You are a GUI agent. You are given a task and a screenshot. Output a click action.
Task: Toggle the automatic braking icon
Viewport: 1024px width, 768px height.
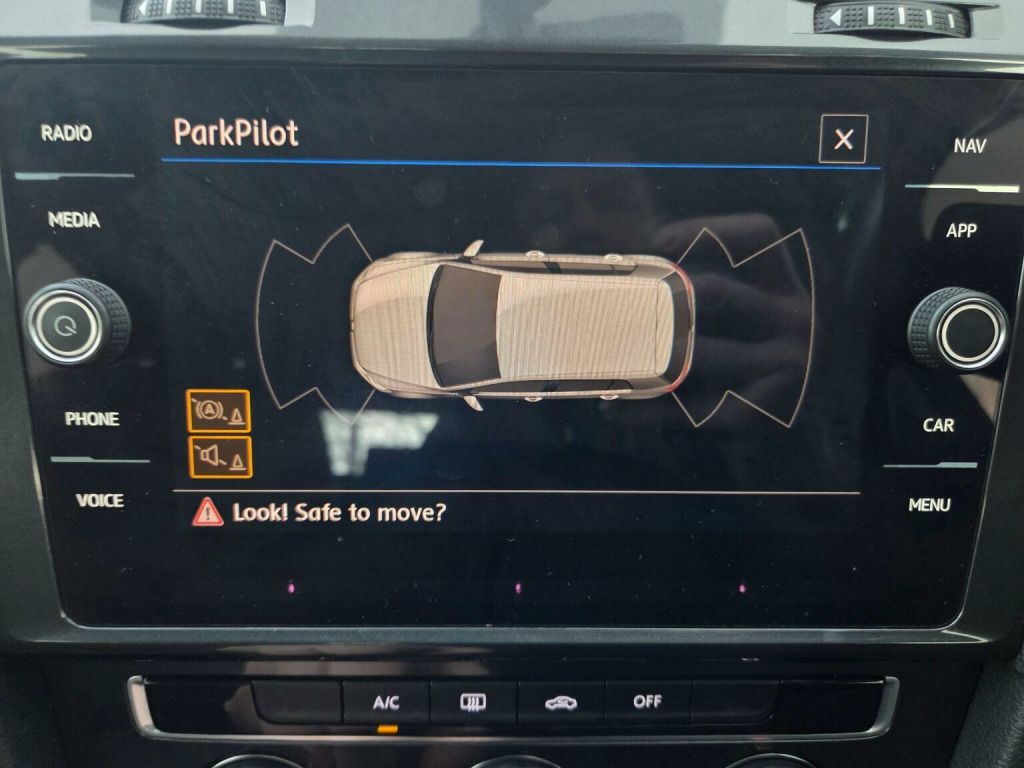click(218, 411)
